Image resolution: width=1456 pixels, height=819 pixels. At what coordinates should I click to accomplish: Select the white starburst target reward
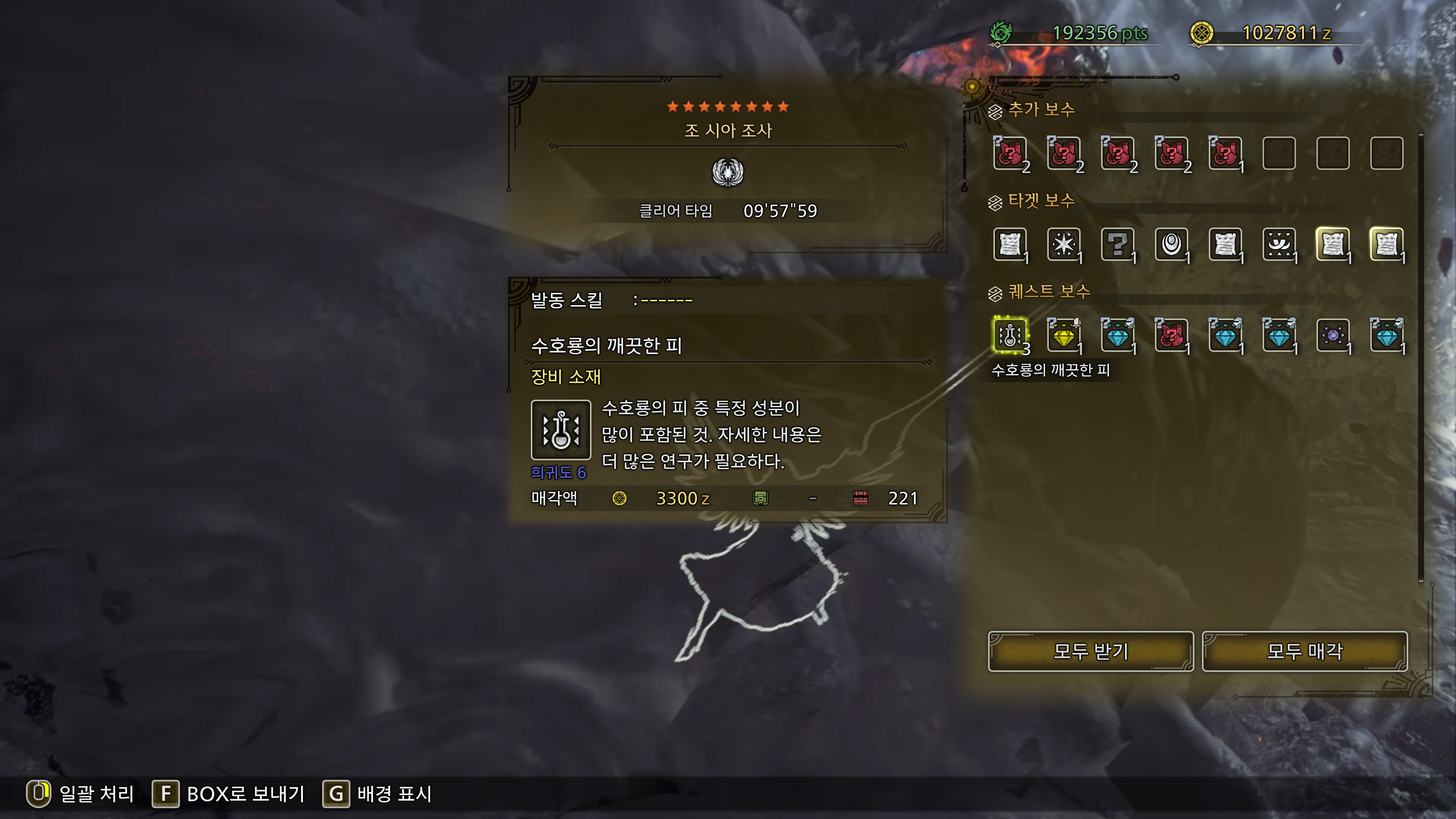[1064, 244]
